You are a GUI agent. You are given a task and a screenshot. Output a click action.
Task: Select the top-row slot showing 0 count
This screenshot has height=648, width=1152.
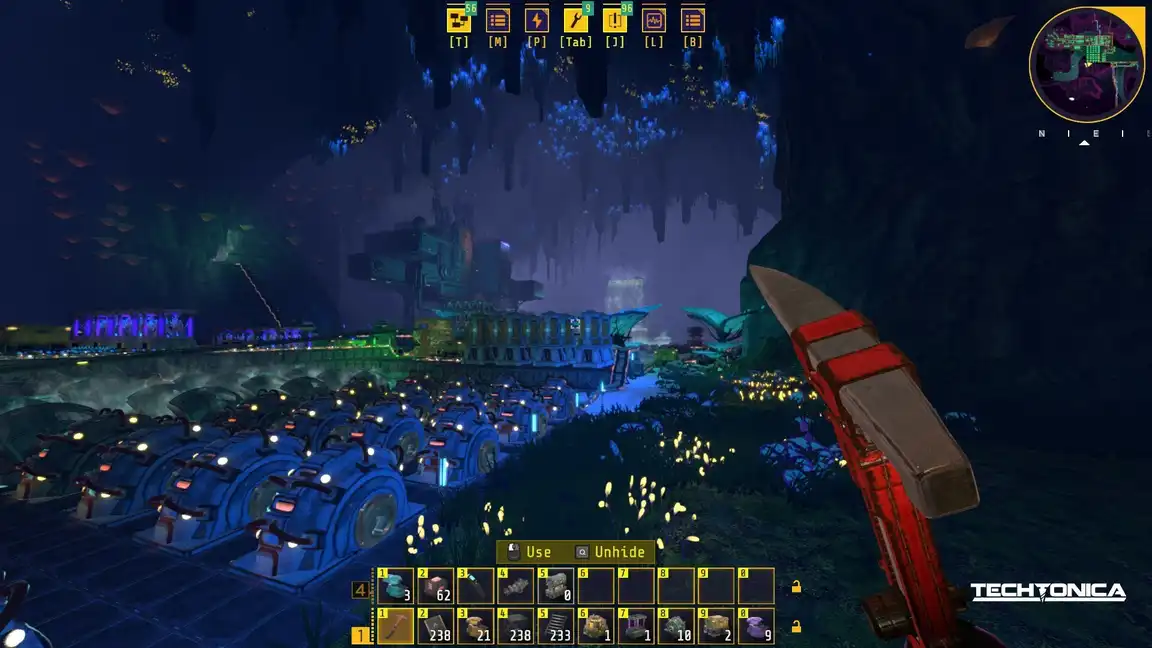(556, 586)
